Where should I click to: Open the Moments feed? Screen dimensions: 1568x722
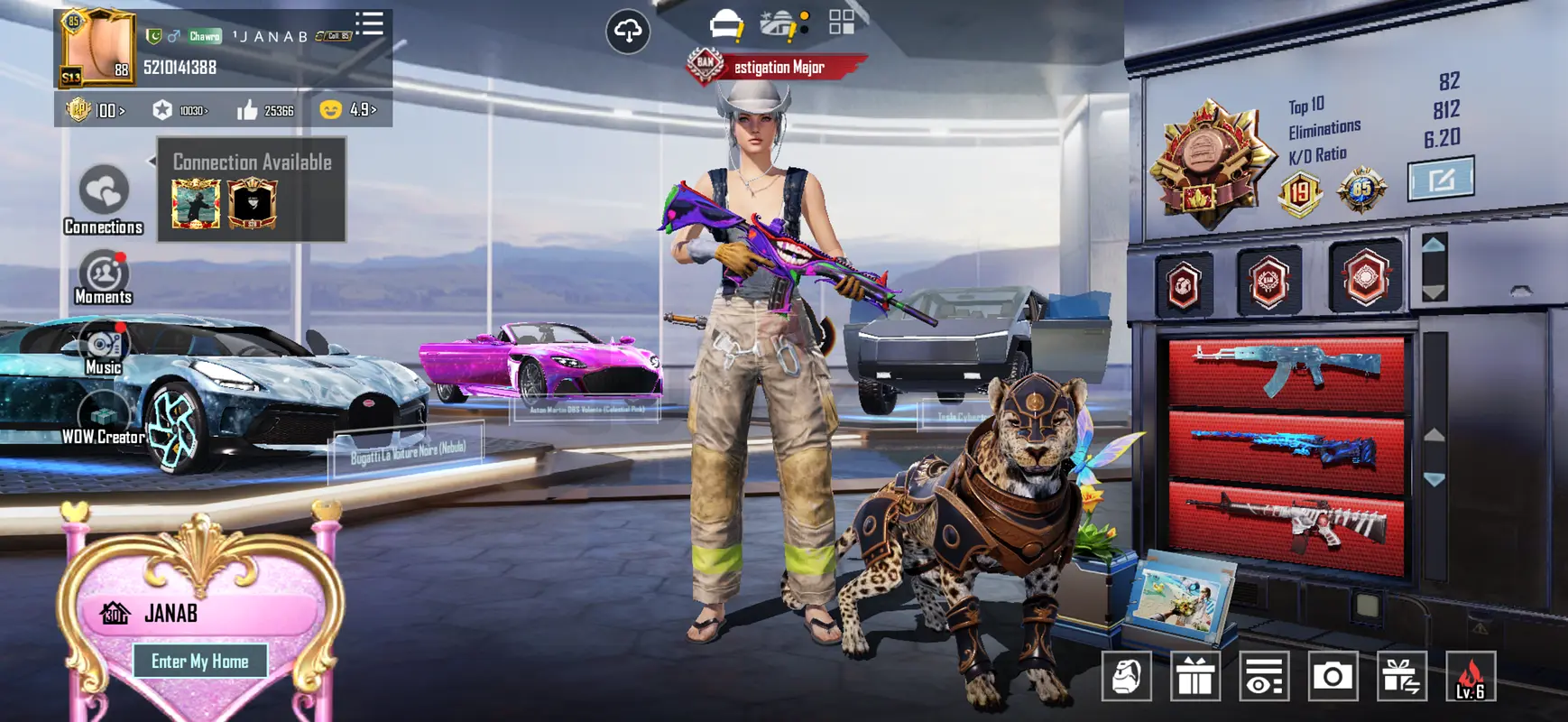104,277
